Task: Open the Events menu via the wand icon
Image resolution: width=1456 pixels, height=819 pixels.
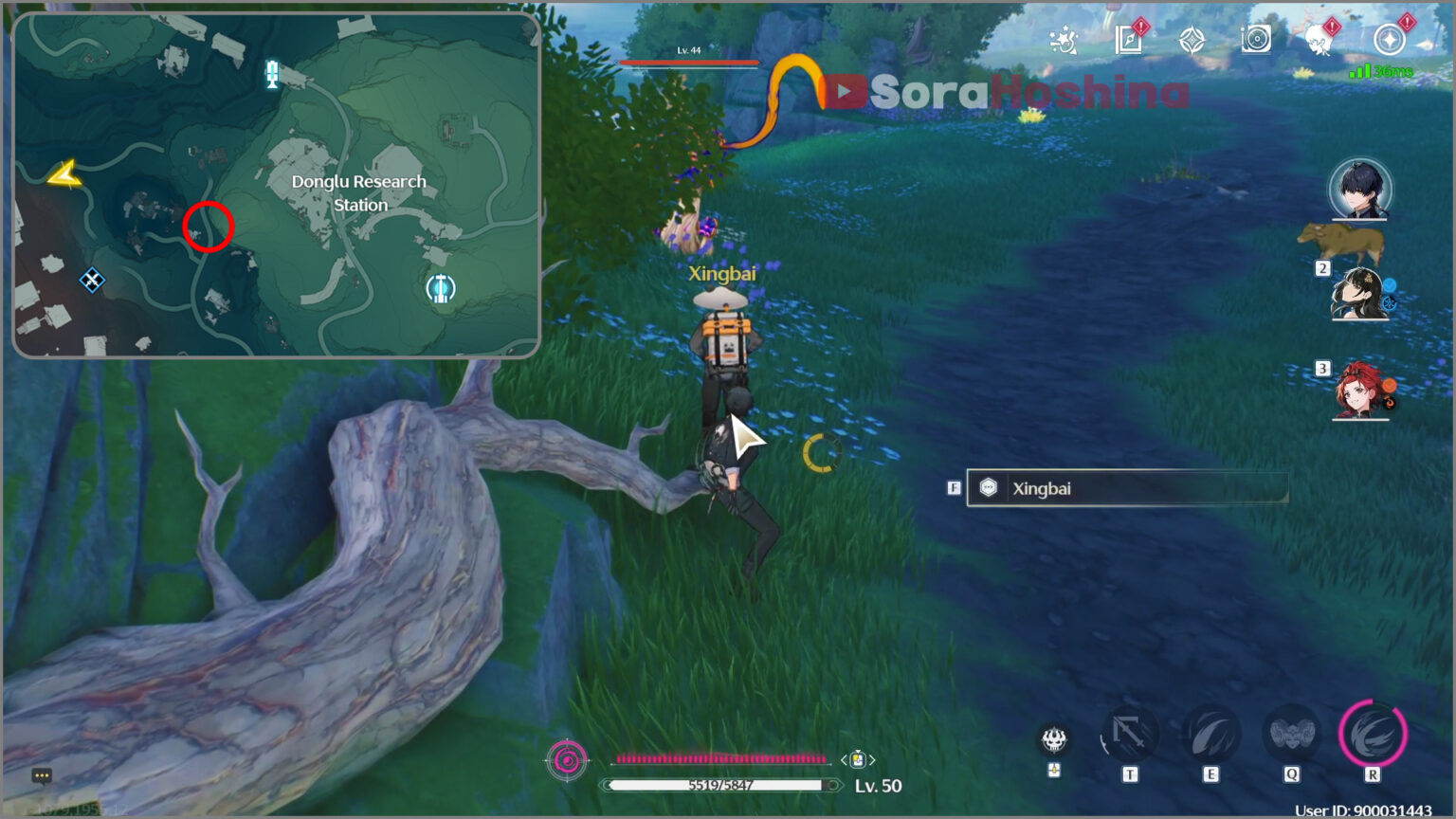Action: (x=1065, y=38)
